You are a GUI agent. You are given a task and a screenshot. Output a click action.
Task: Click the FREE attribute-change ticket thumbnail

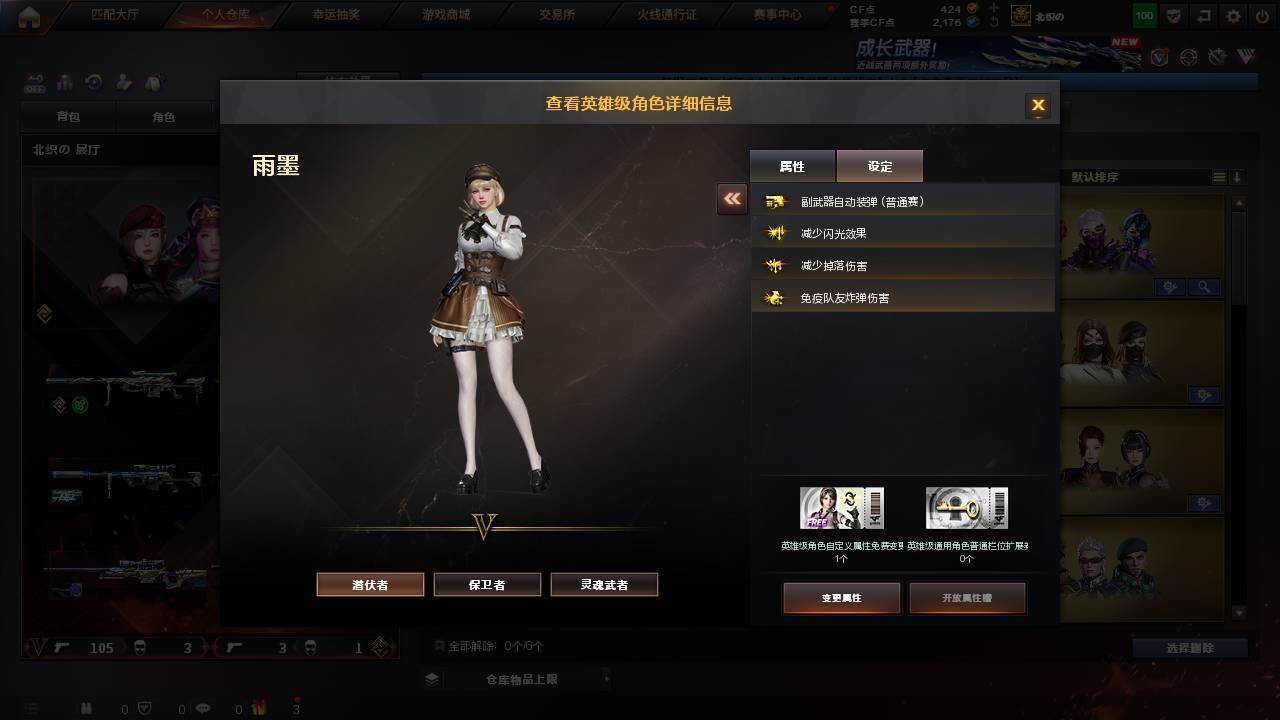point(841,506)
